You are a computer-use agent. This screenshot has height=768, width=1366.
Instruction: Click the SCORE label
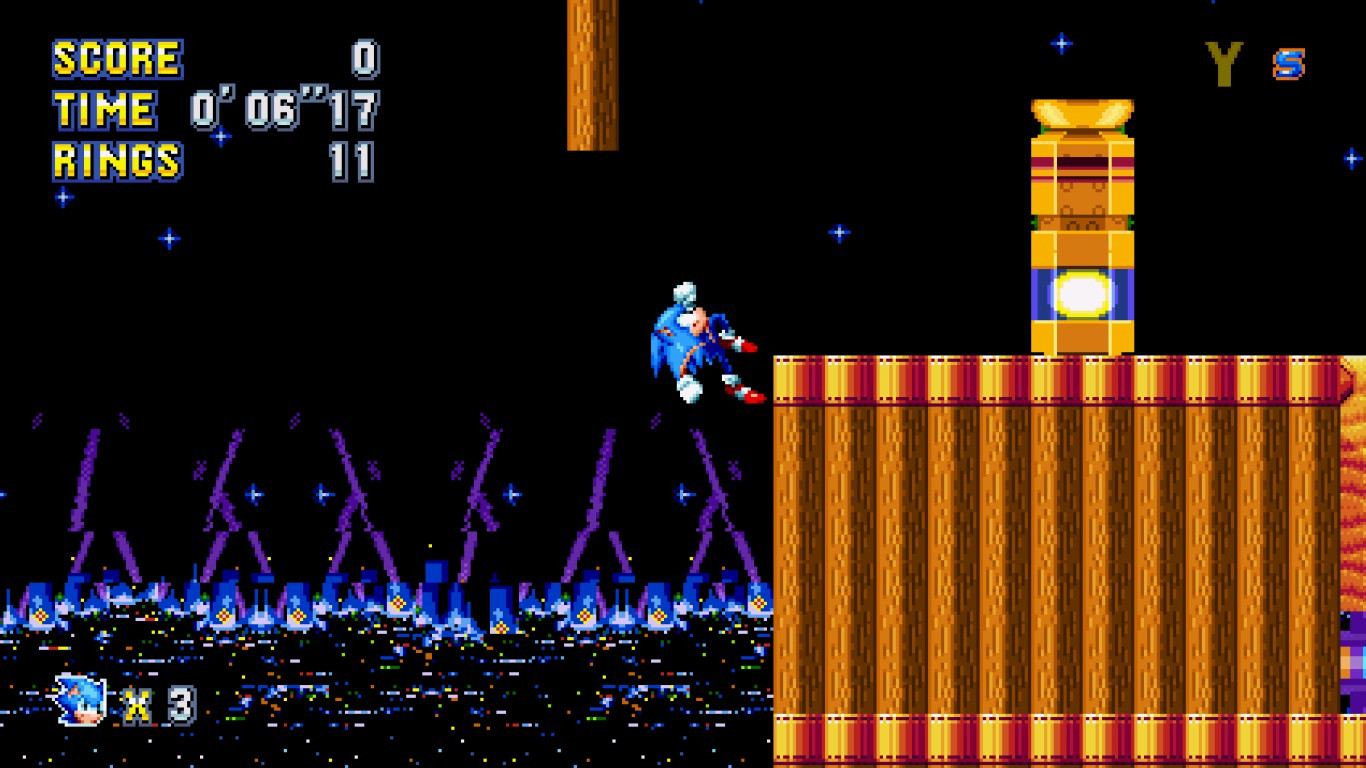click(x=116, y=57)
